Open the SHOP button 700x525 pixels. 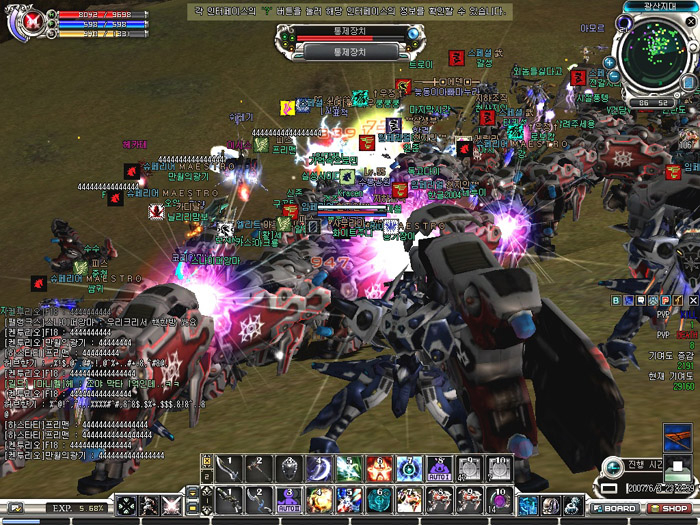click(676, 508)
